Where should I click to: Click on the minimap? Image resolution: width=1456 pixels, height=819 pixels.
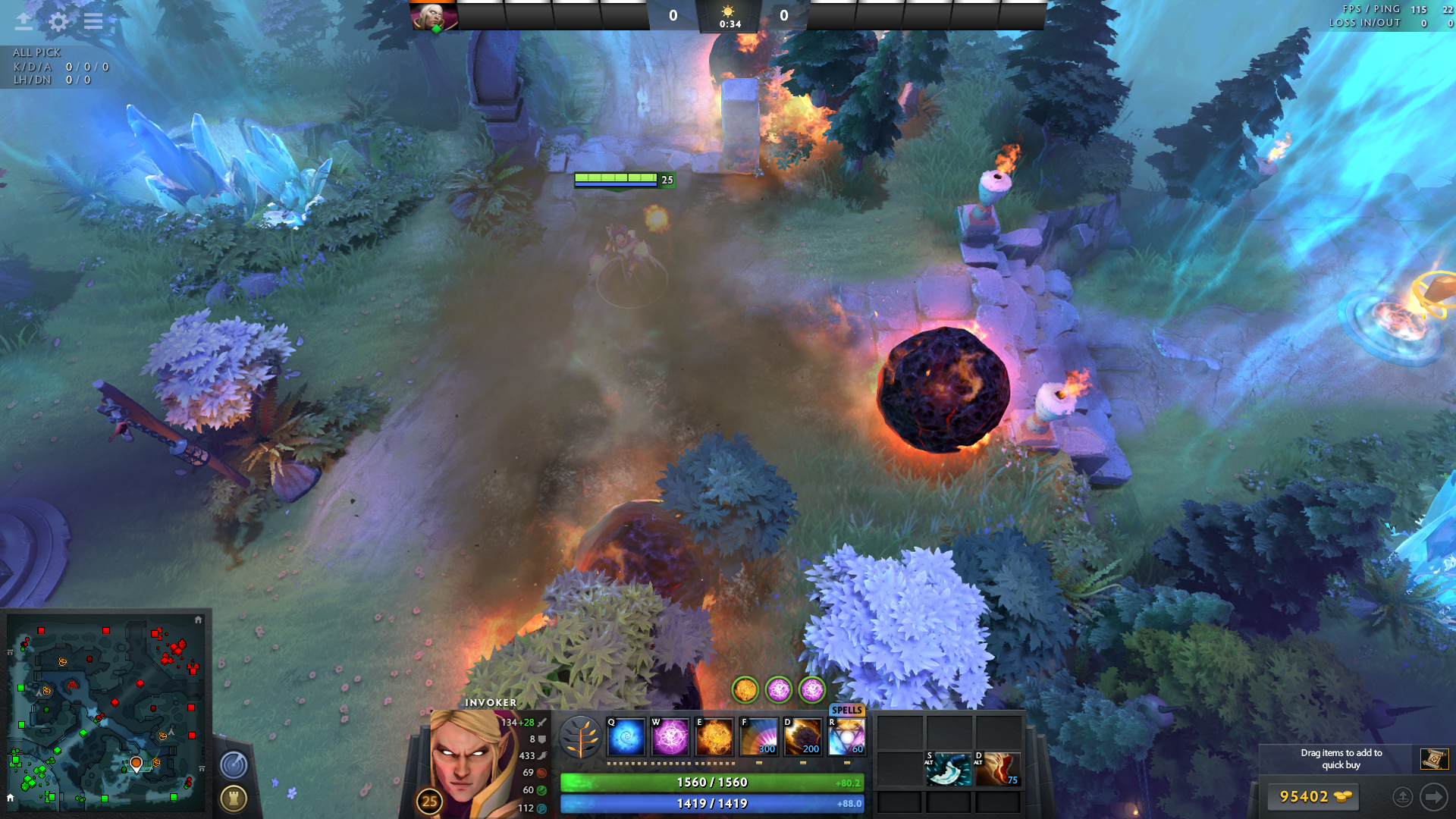106,713
